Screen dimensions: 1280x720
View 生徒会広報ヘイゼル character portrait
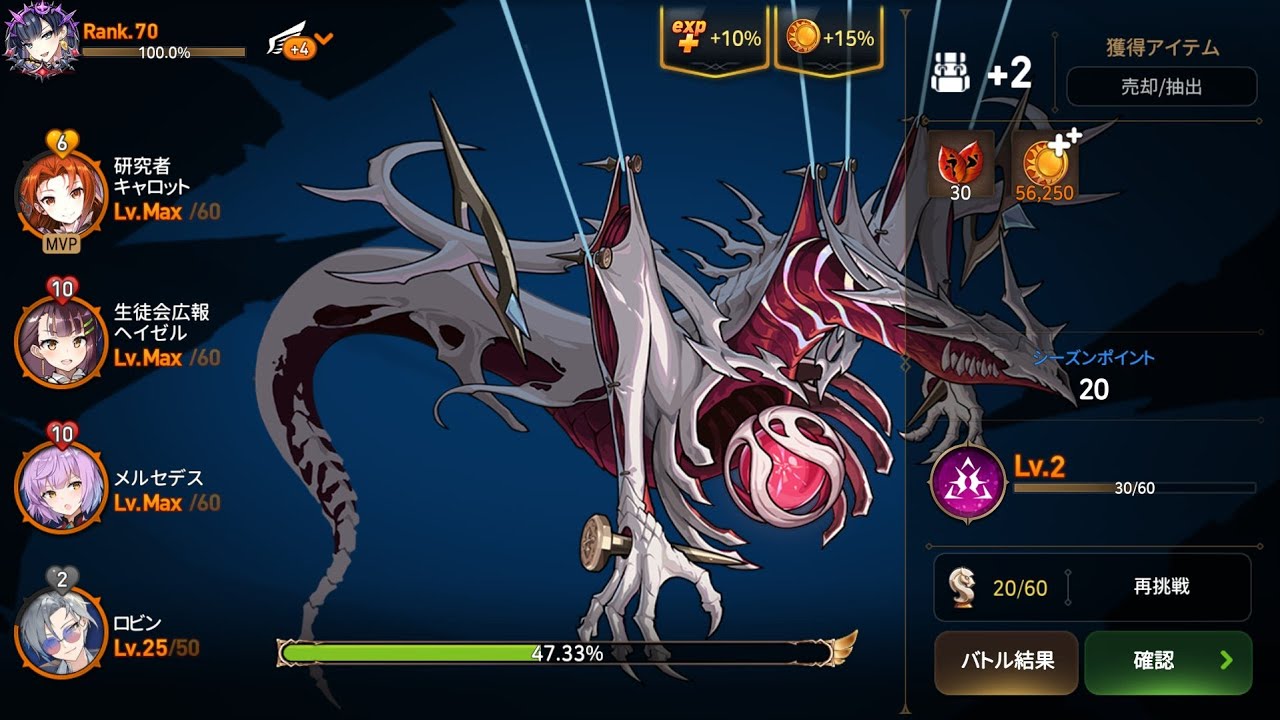point(60,342)
